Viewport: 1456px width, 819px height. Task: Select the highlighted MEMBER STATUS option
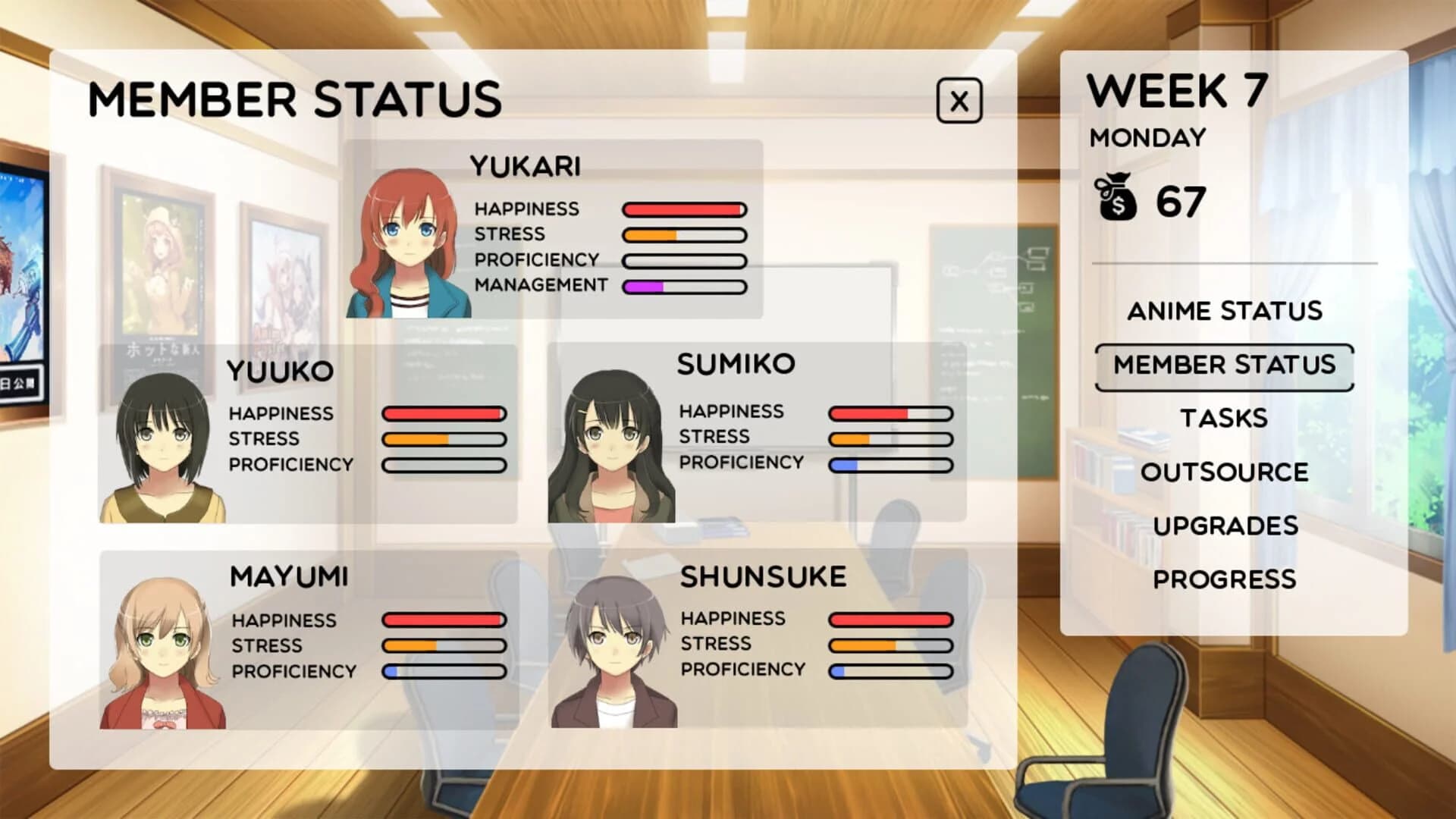(1222, 365)
